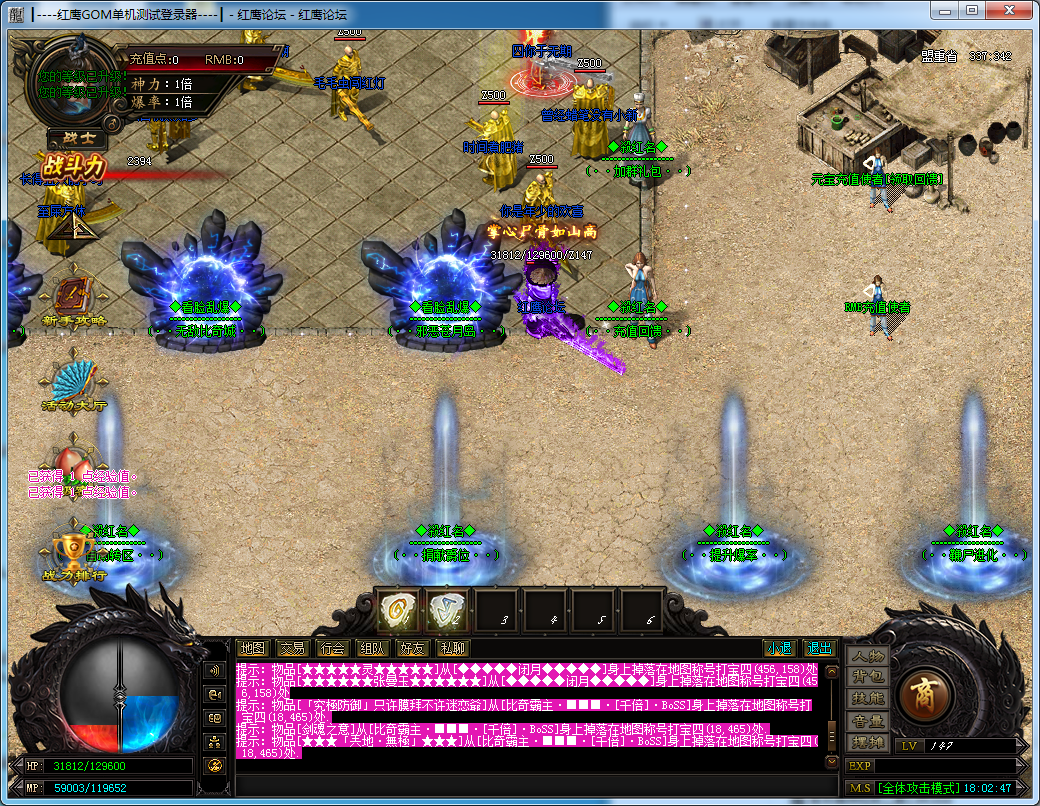Screen dimensions: 1040x806
Task: Open the 技能 skills panel
Action: click(868, 699)
